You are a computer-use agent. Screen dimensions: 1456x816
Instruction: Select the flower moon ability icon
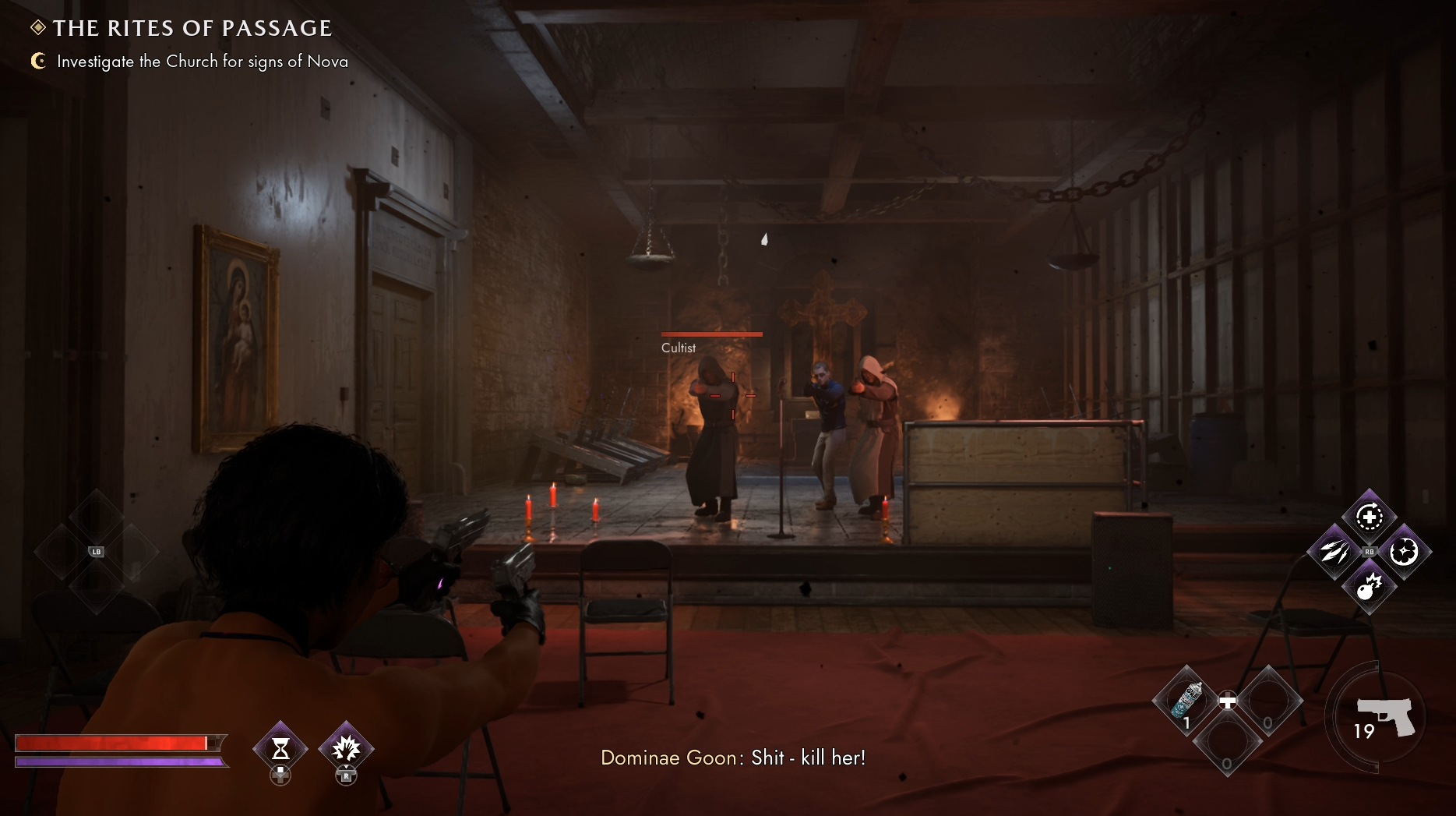coord(1405,552)
